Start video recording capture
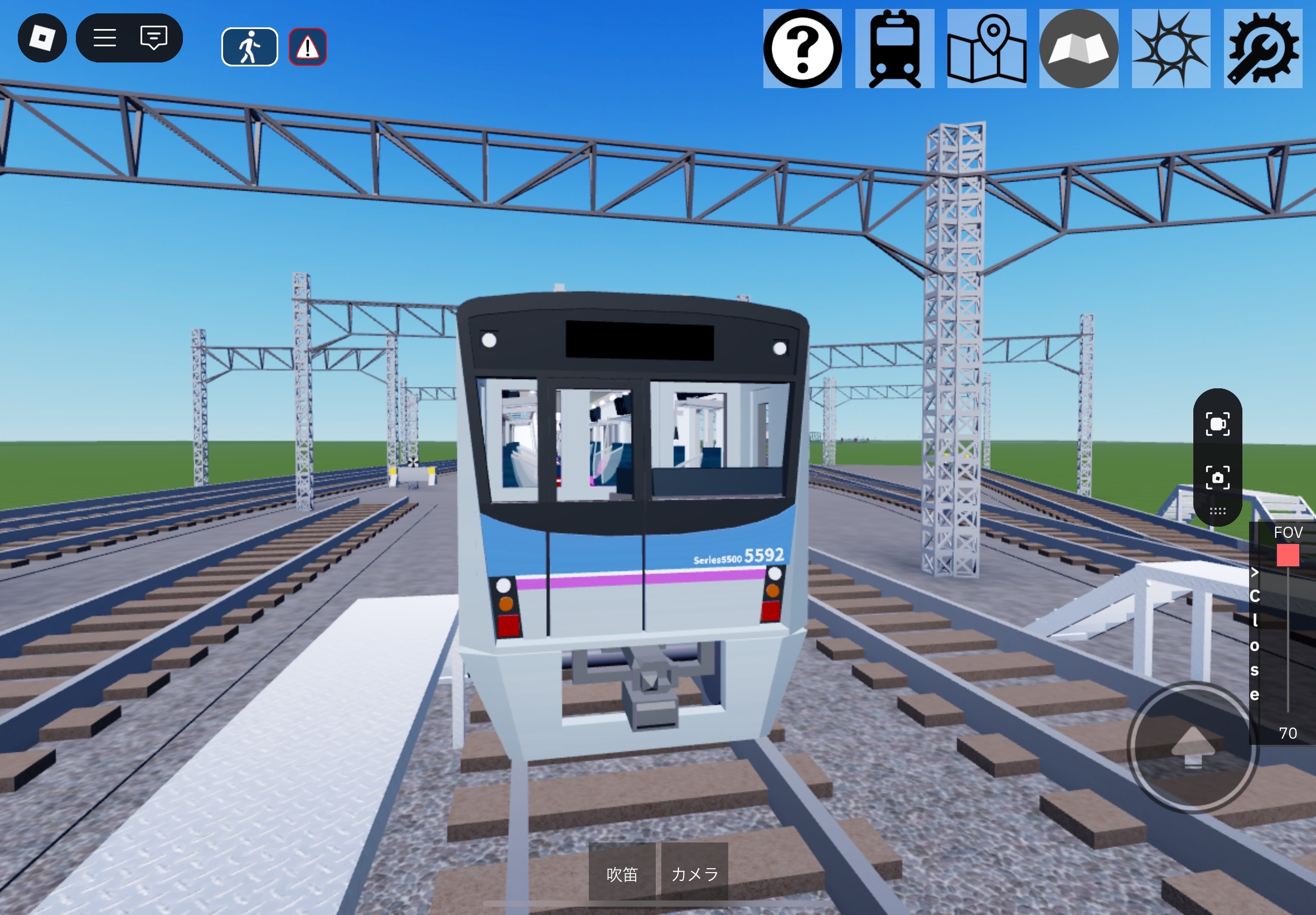 [x=1217, y=424]
